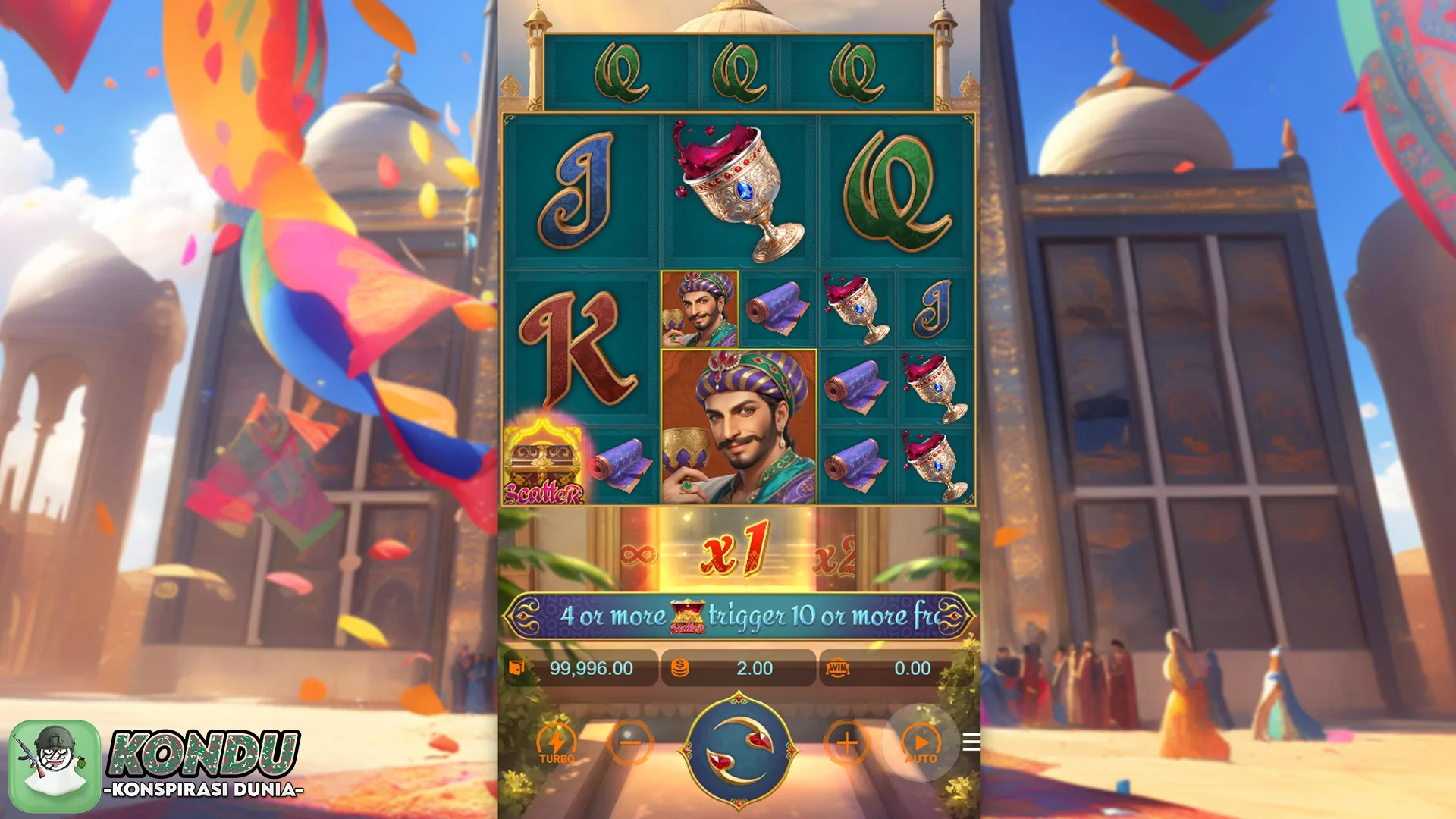
Task: Open the bet amount options
Action: 739,668
